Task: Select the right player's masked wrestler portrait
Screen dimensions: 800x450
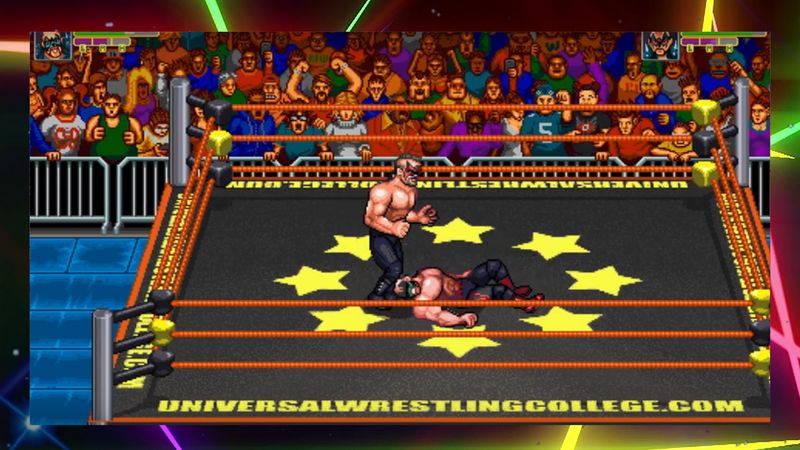Action: pyautogui.click(x=659, y=46)
